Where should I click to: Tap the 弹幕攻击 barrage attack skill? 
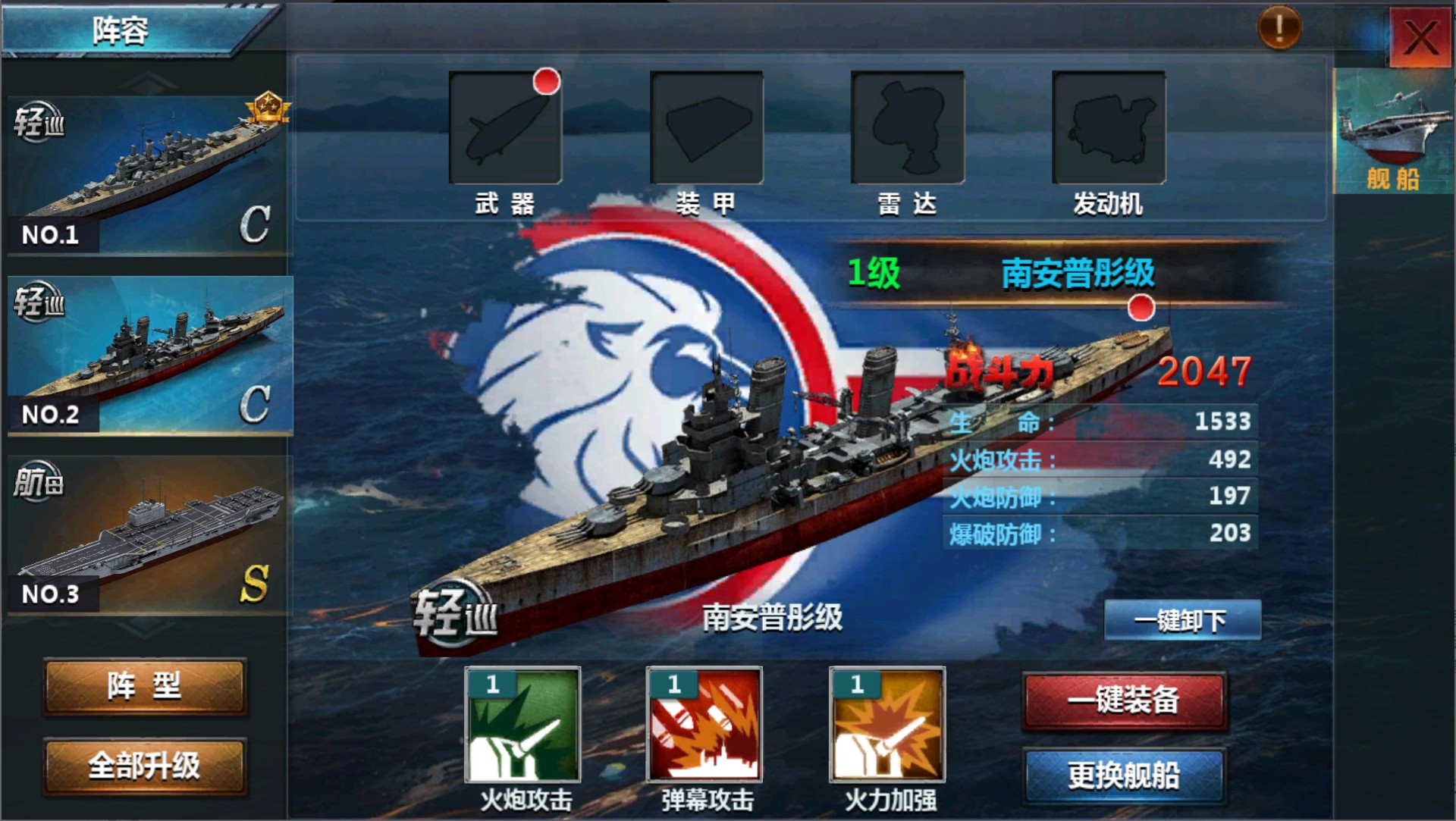pyautogui.click(x=704, y=725)
